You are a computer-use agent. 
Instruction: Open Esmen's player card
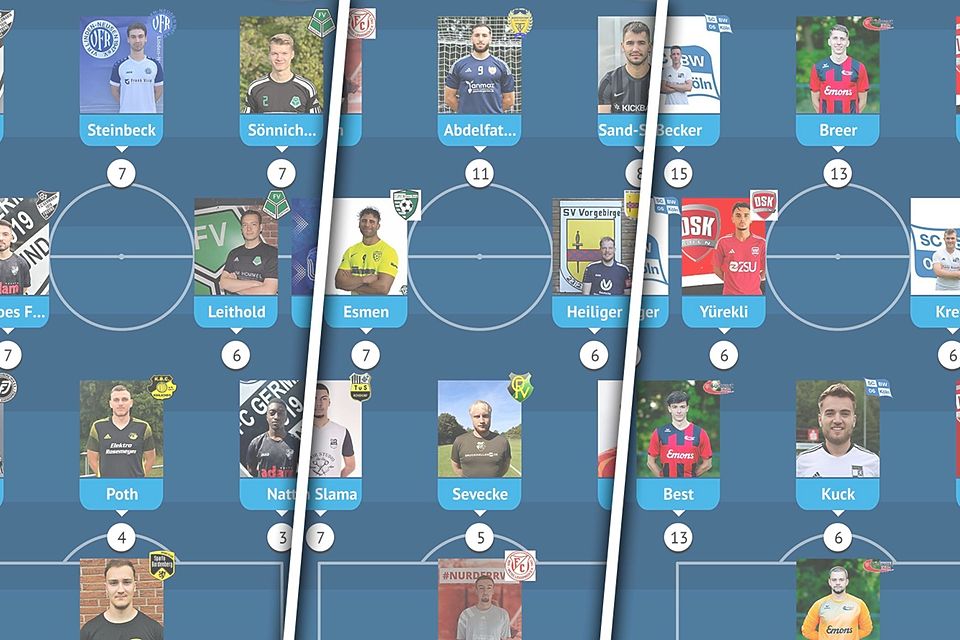pos(366,249)
